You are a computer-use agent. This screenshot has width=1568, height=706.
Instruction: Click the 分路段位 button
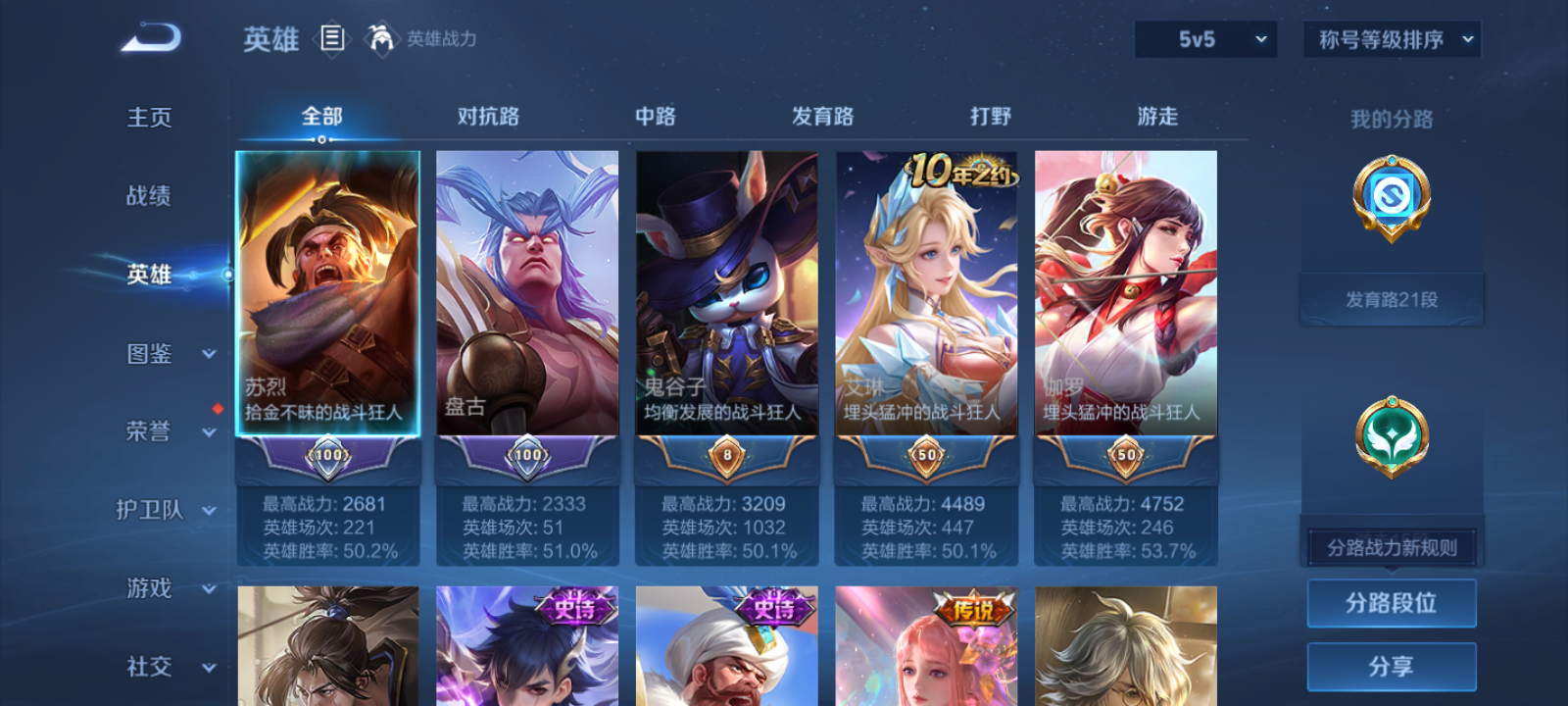[x=1391, y=603]
